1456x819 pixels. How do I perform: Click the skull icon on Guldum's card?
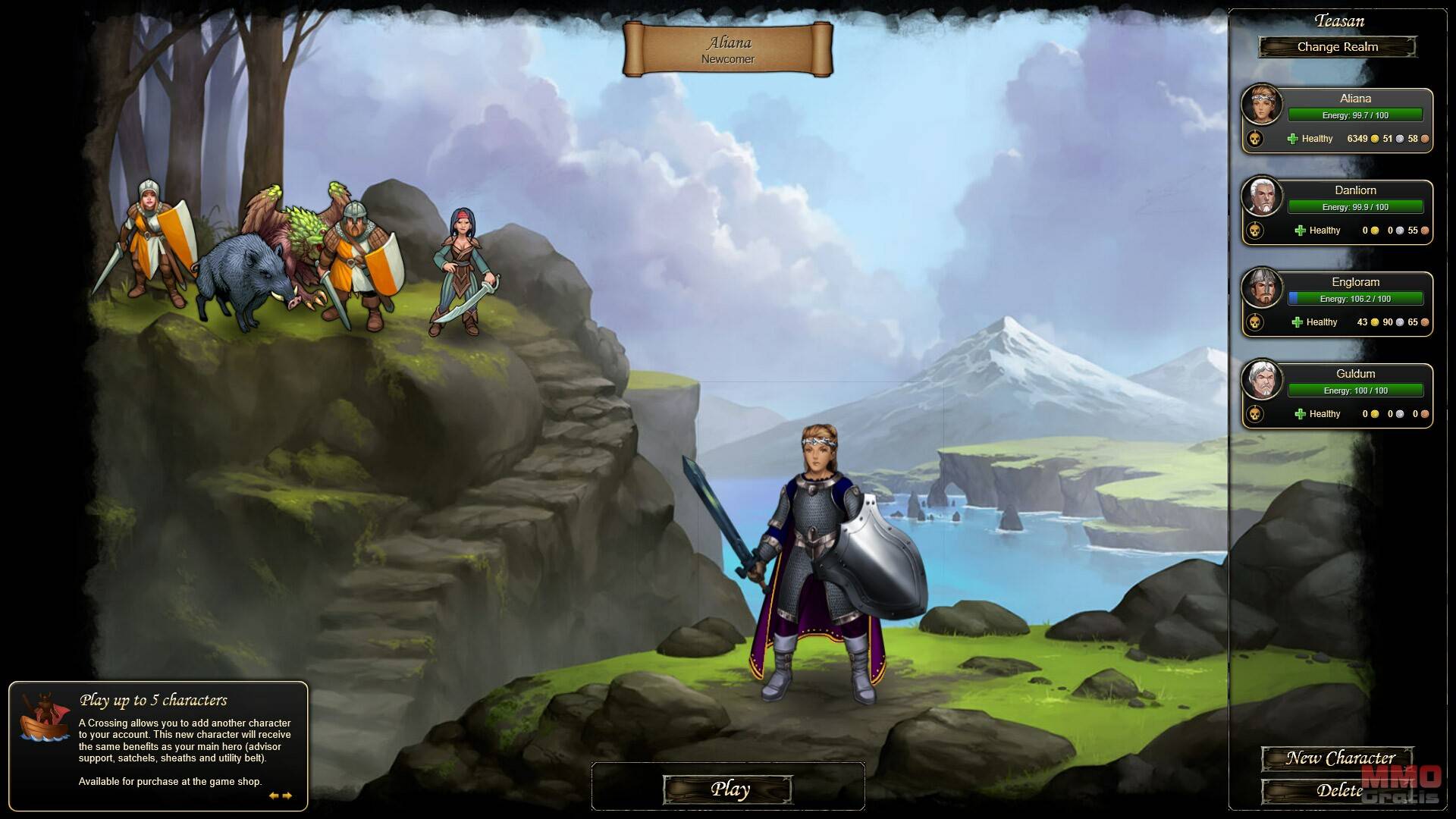click(x=1255, y=414)
